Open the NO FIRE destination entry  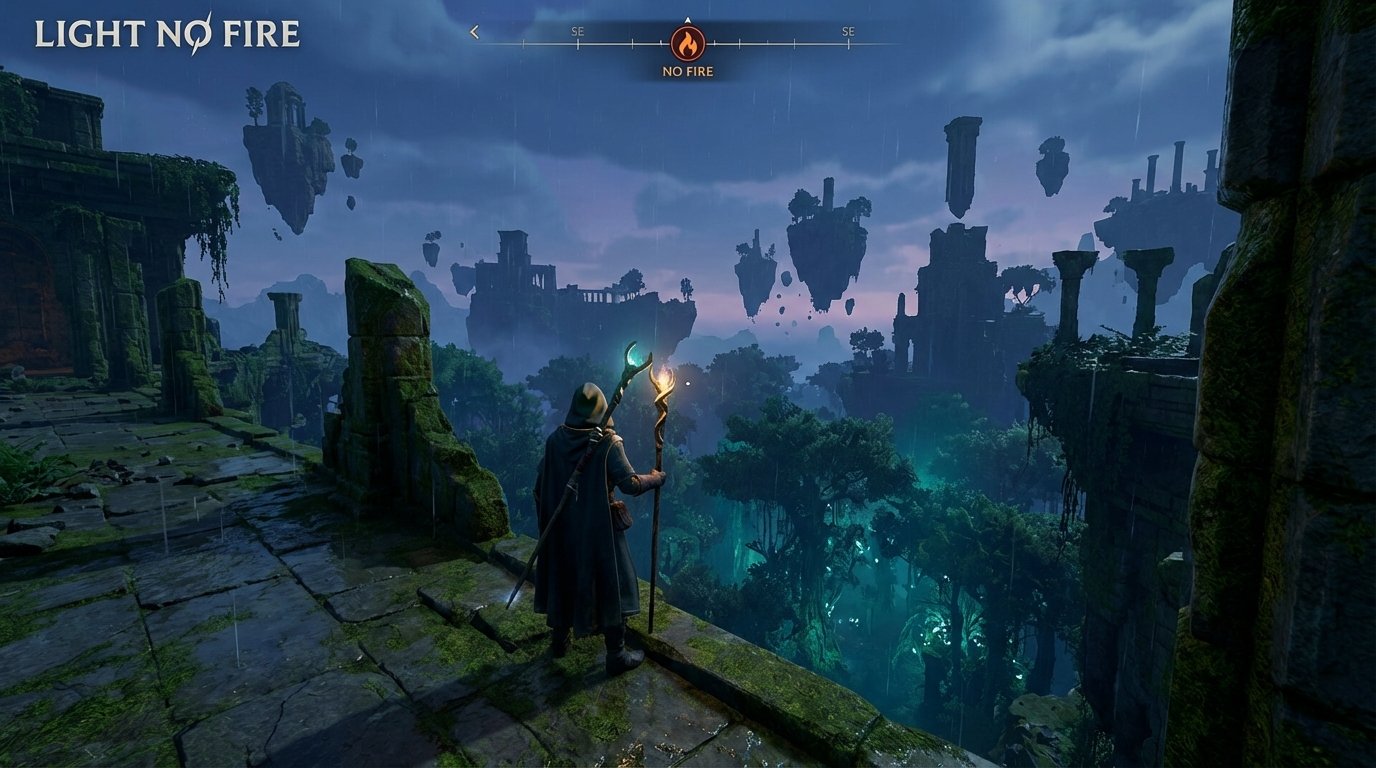coord(688,71)
